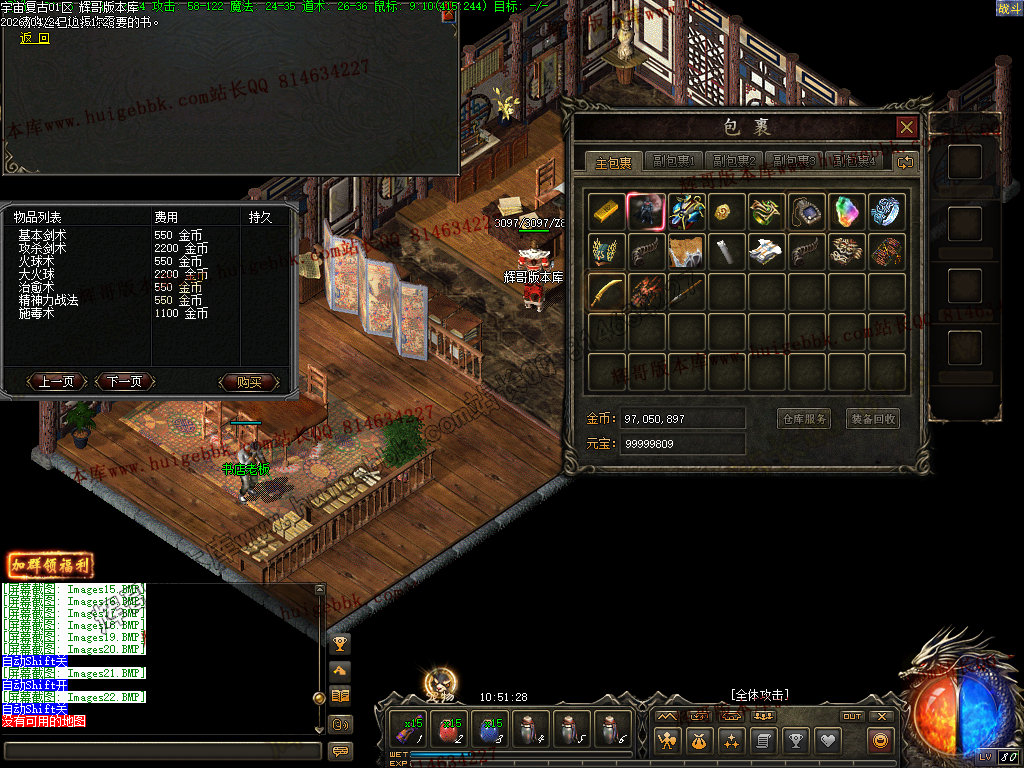Viewport: 1024px width, 768px height.
Task: Click the 仓库服务 warehouse button
Action: 804,419
